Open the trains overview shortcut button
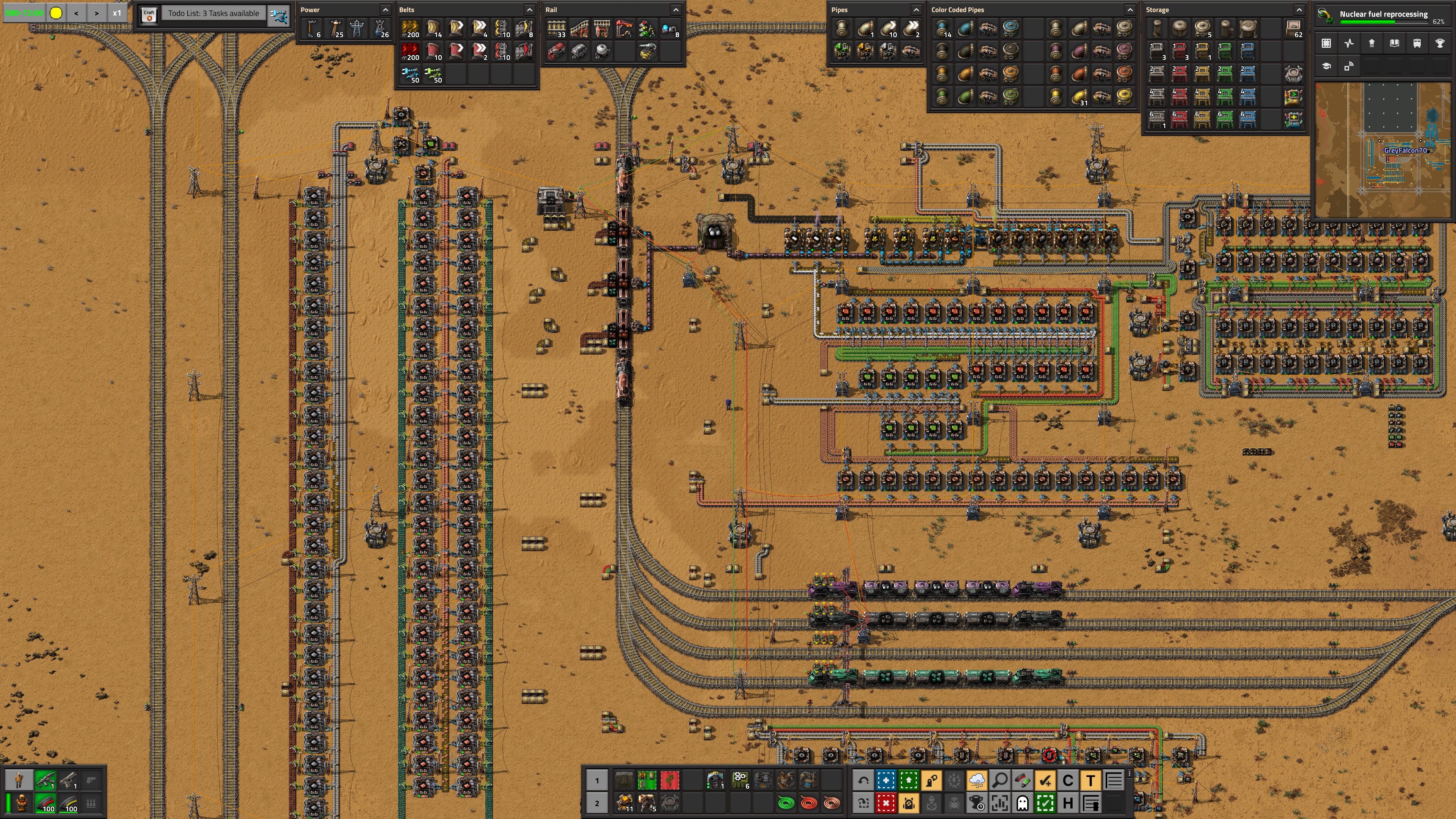This screenshot has height=819, width=1456. pyautogui.click(x=1417, y=44)
